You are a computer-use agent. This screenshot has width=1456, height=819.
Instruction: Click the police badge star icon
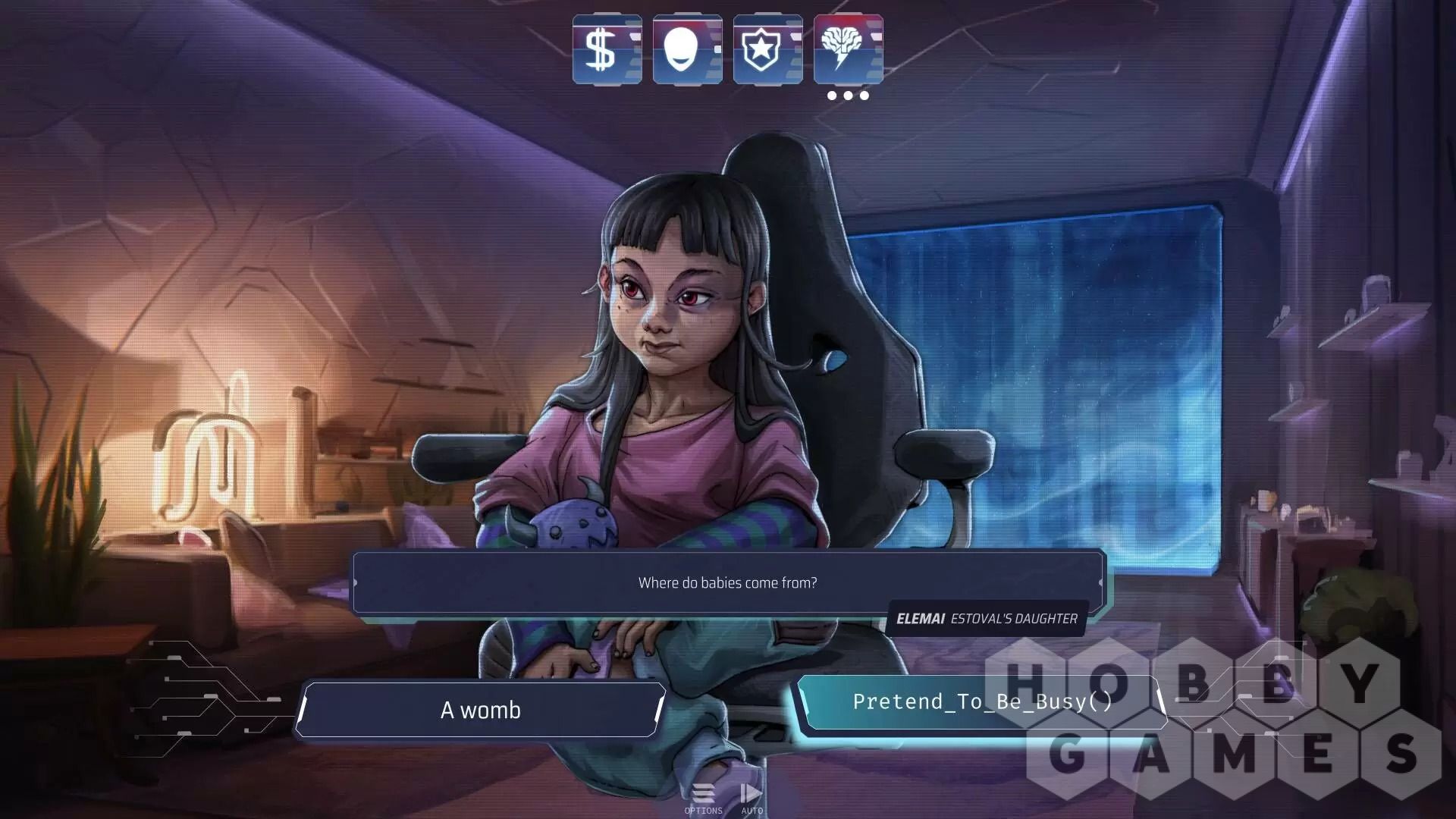(767, 49)
